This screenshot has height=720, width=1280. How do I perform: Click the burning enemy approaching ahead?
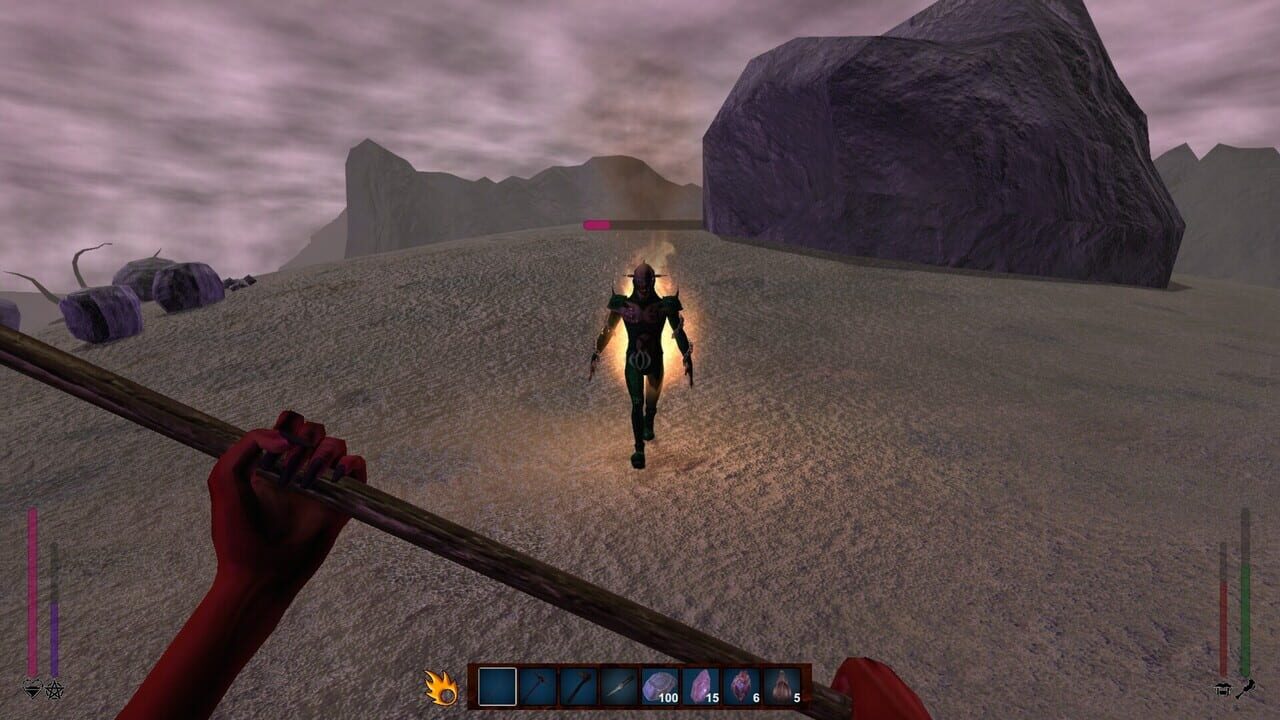coord(645,360)
